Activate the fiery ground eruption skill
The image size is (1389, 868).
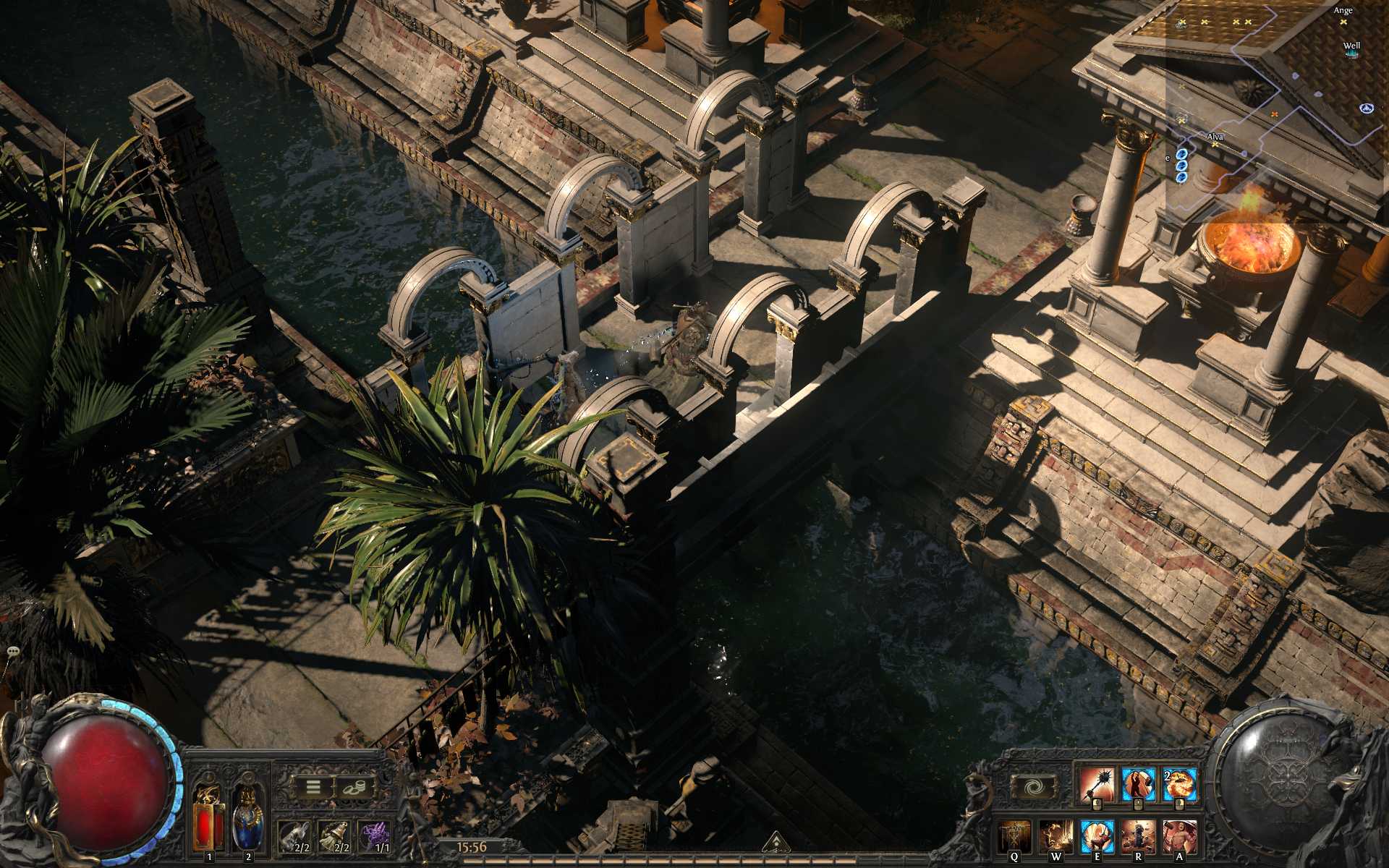pyautogui.click(x=1055, y=836)
